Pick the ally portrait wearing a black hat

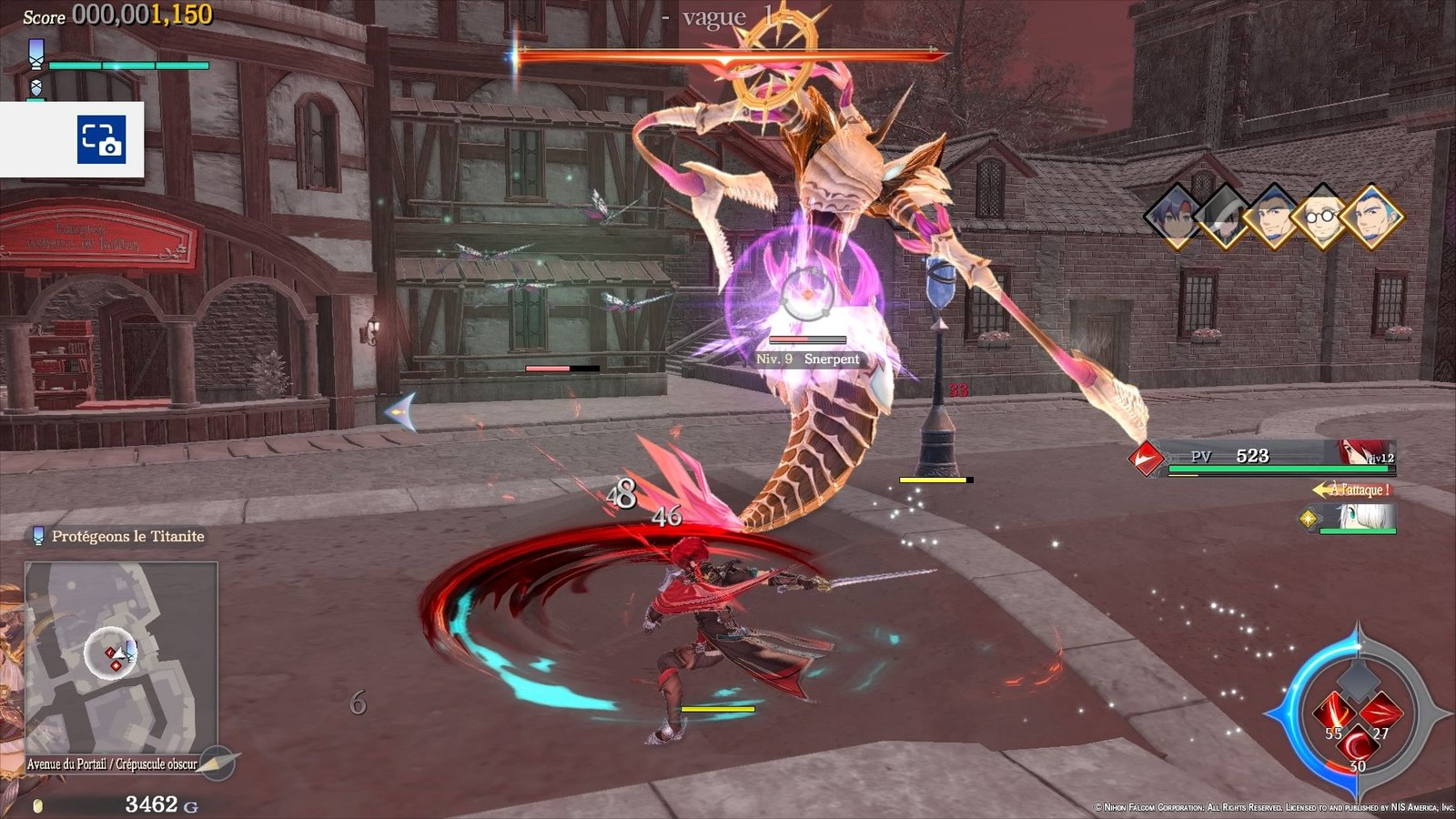[x=1223, y=217]
